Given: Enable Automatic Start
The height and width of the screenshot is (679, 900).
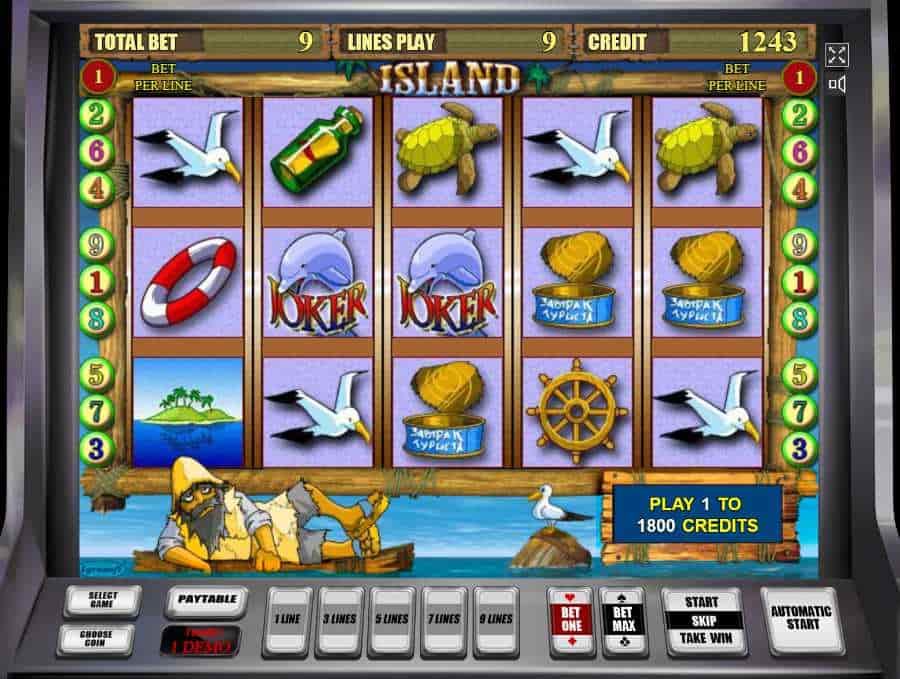Looking at the screenshot, I should (x=801, y=619).
